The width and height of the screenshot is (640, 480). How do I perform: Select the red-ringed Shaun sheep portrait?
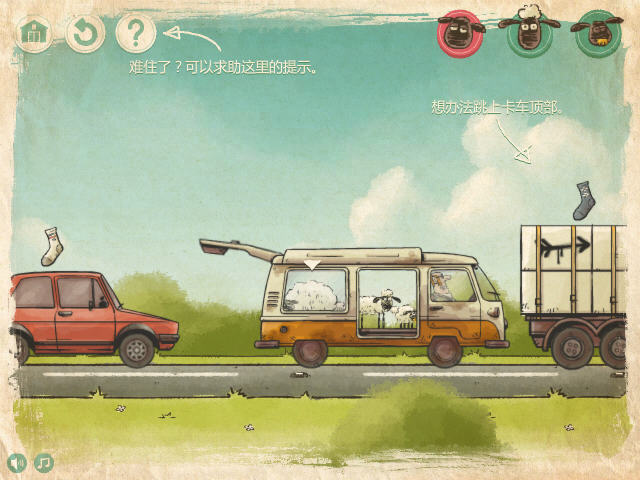pyautogui.click(x=460, y=33)
